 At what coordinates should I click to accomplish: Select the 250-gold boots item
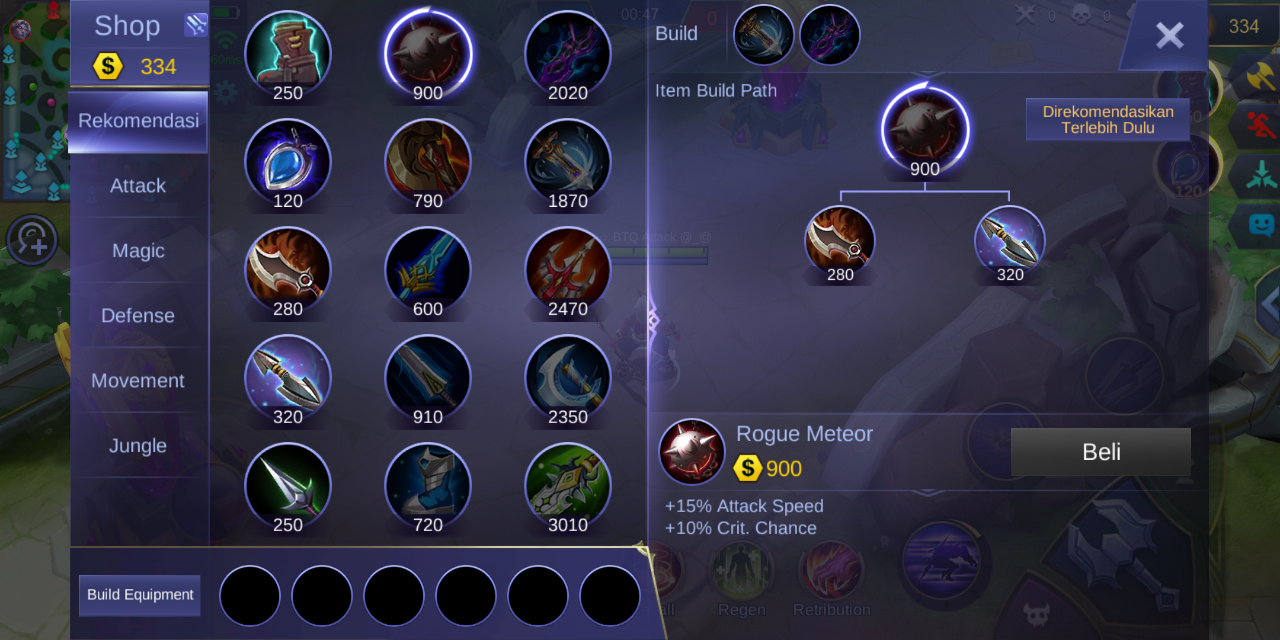(288, 53)
